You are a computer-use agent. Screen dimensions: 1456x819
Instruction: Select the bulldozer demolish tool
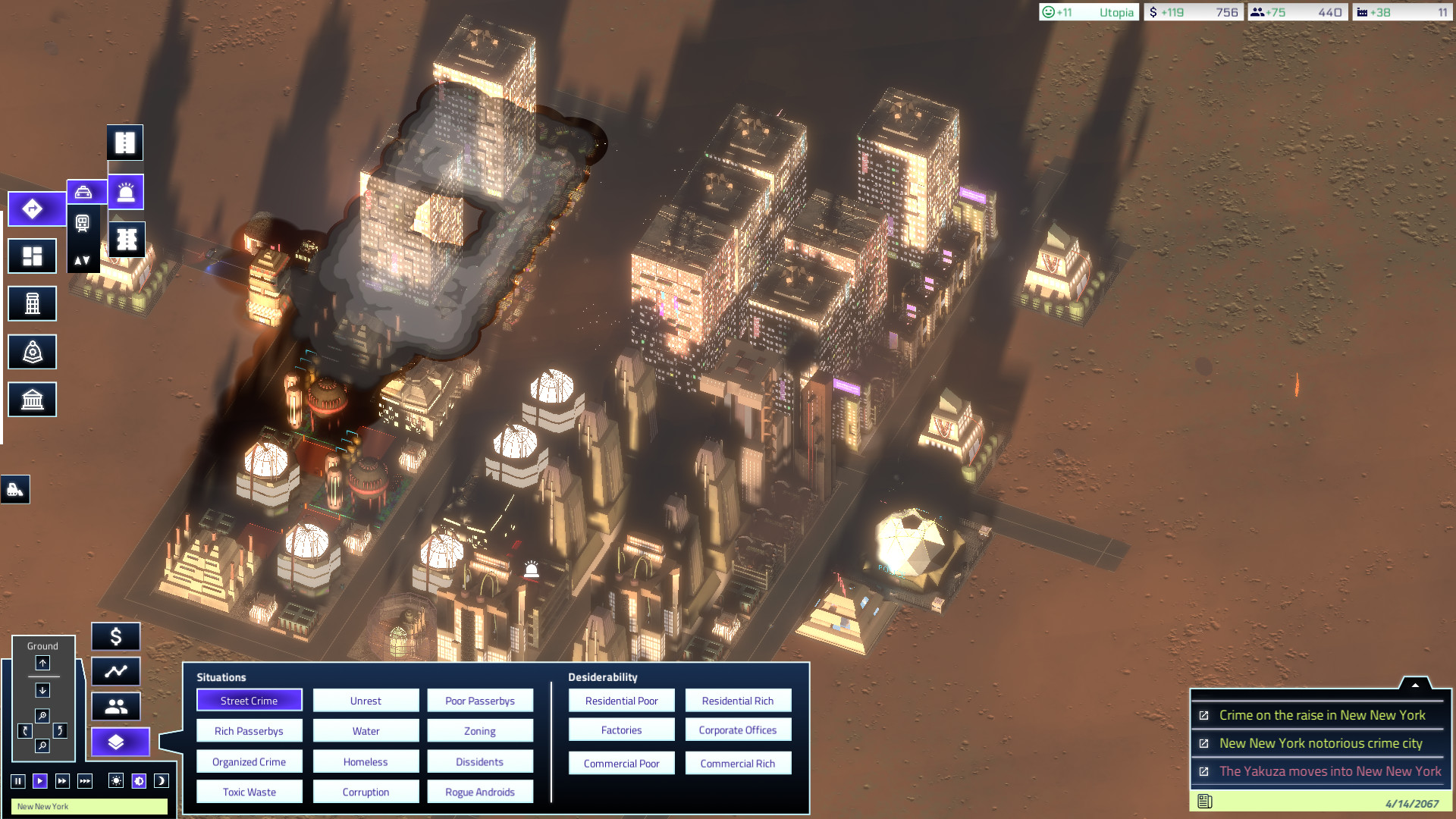(15, 490)
